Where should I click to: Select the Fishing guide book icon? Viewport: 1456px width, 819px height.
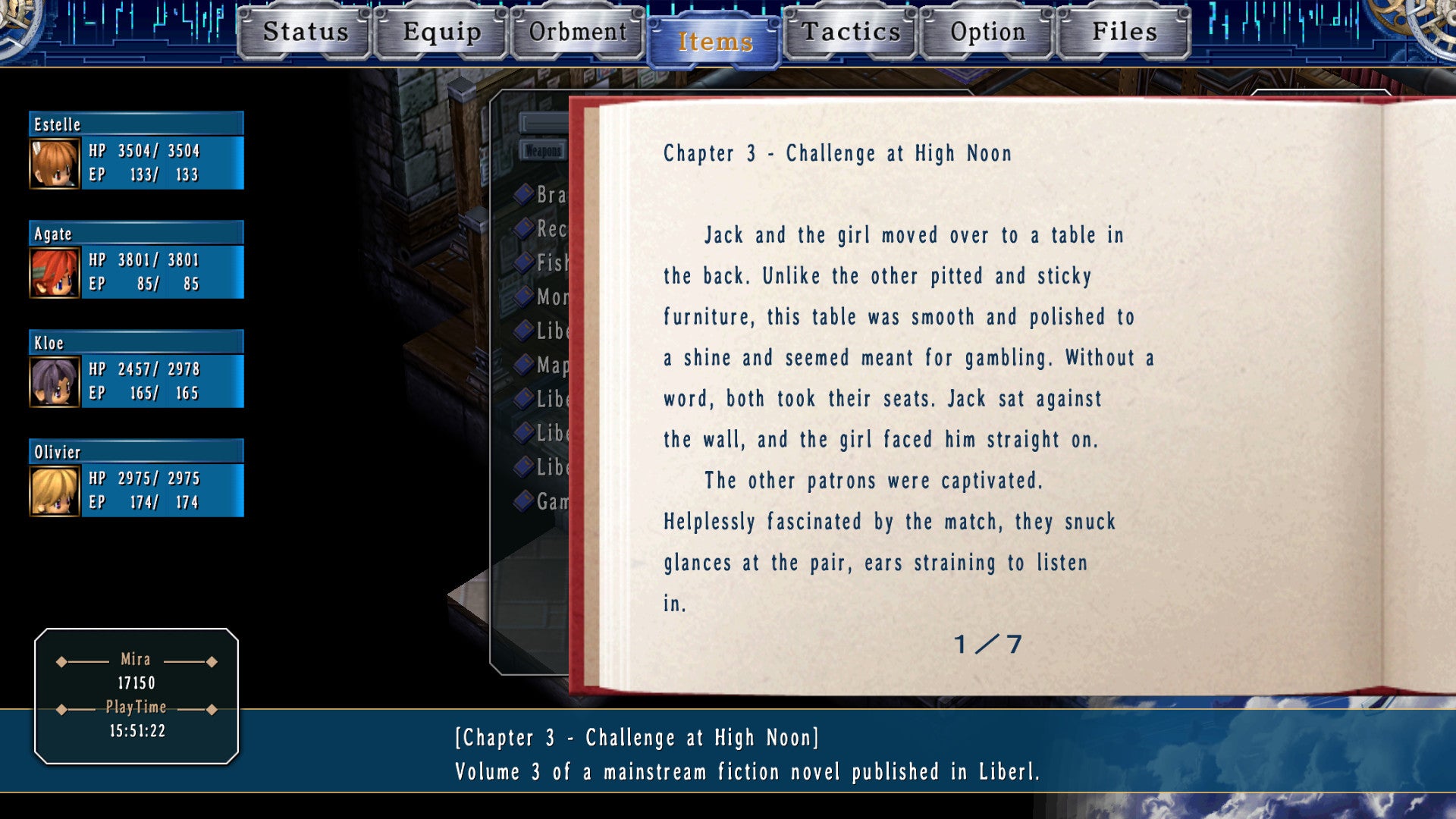[x=523, y=262]
